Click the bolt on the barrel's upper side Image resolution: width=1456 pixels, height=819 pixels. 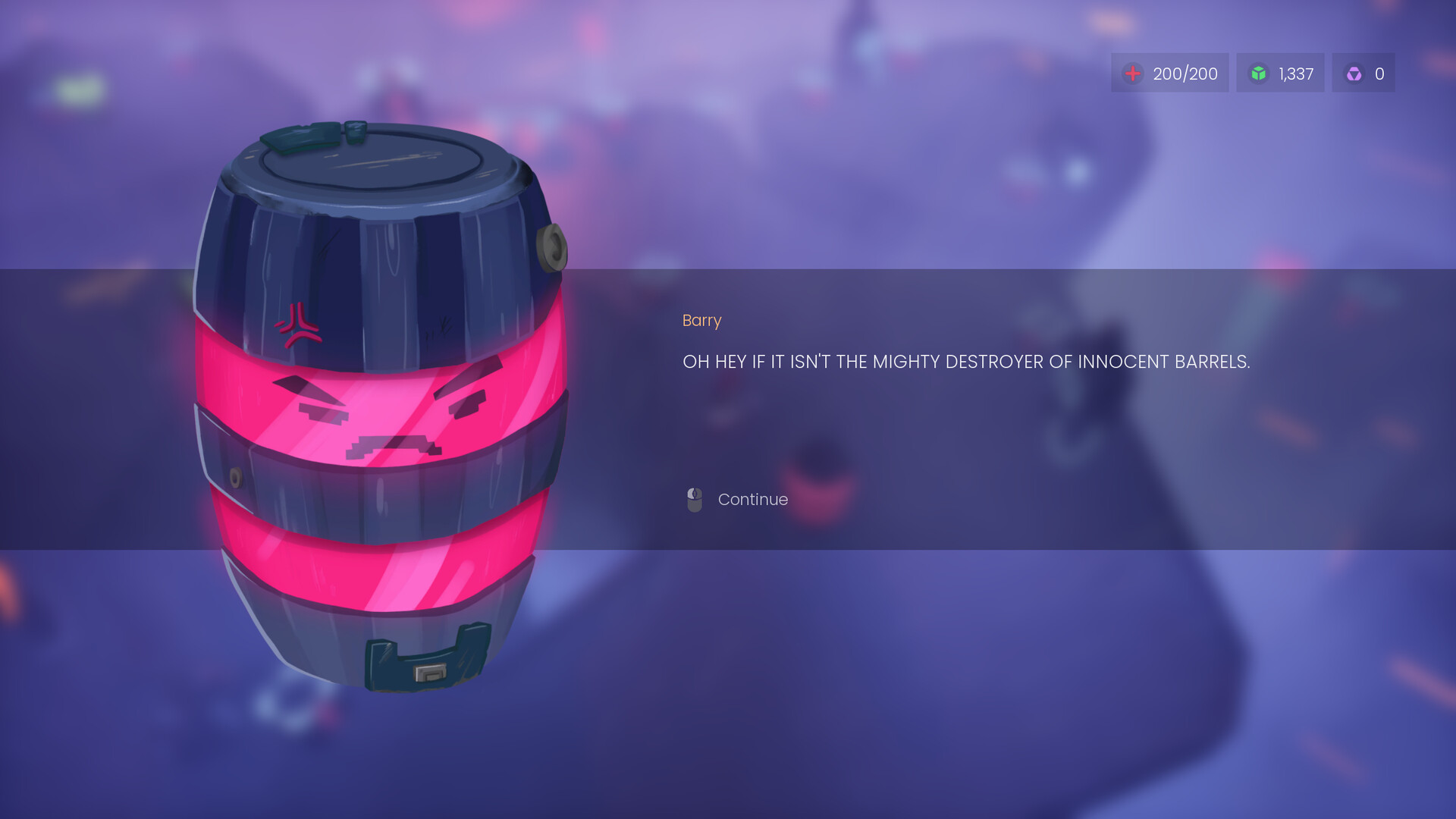[553, 248]
